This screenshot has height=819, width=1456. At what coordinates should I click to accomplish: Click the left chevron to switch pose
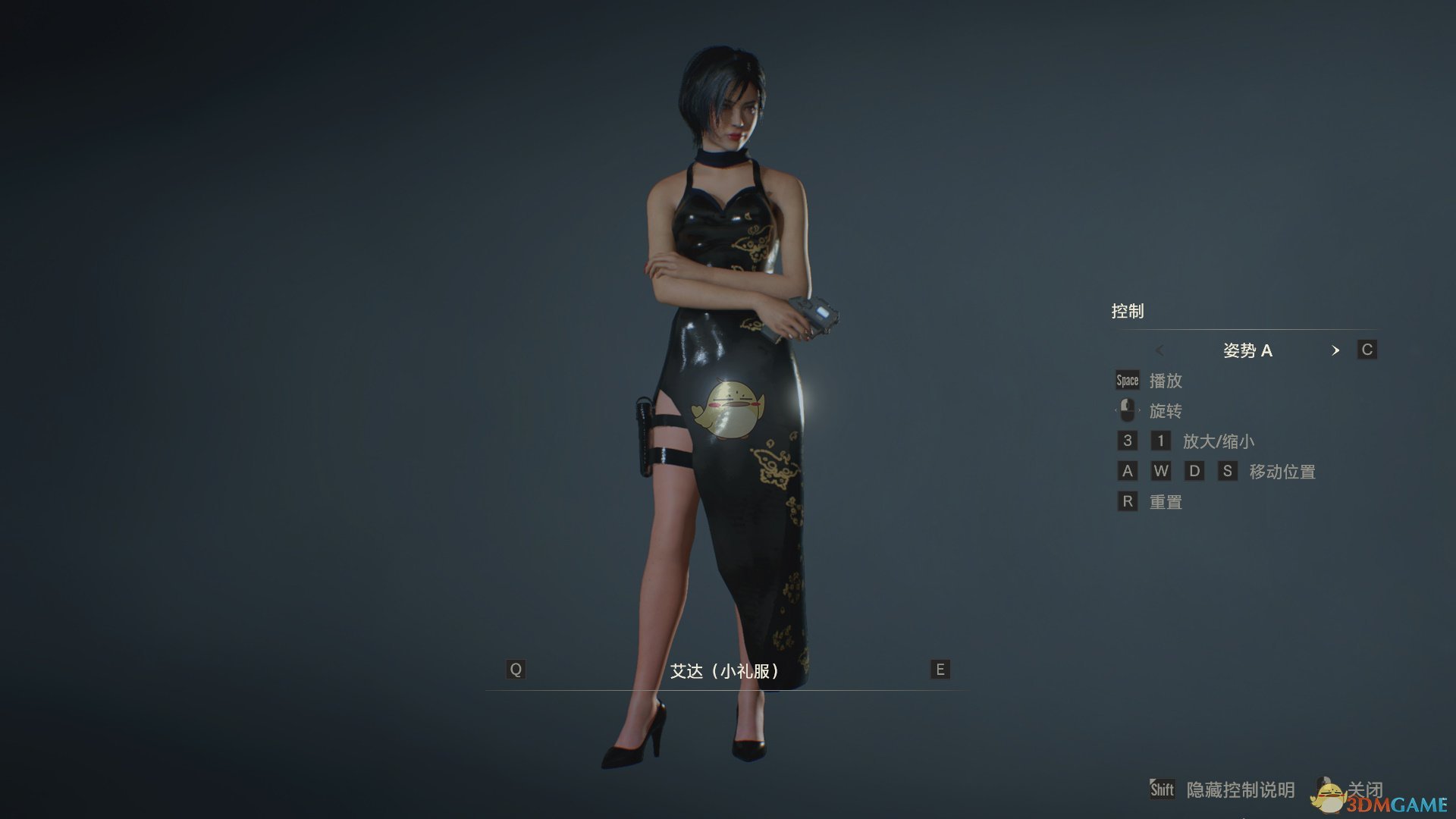pos(1160,350)
